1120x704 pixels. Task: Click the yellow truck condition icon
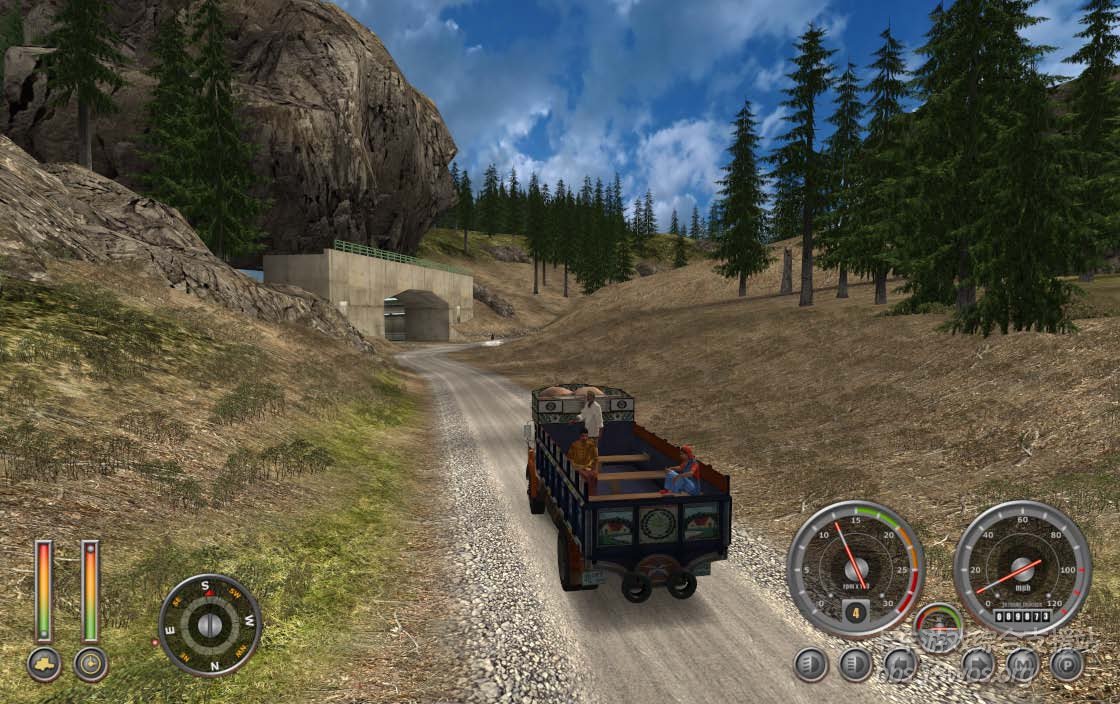pos(44,664)
